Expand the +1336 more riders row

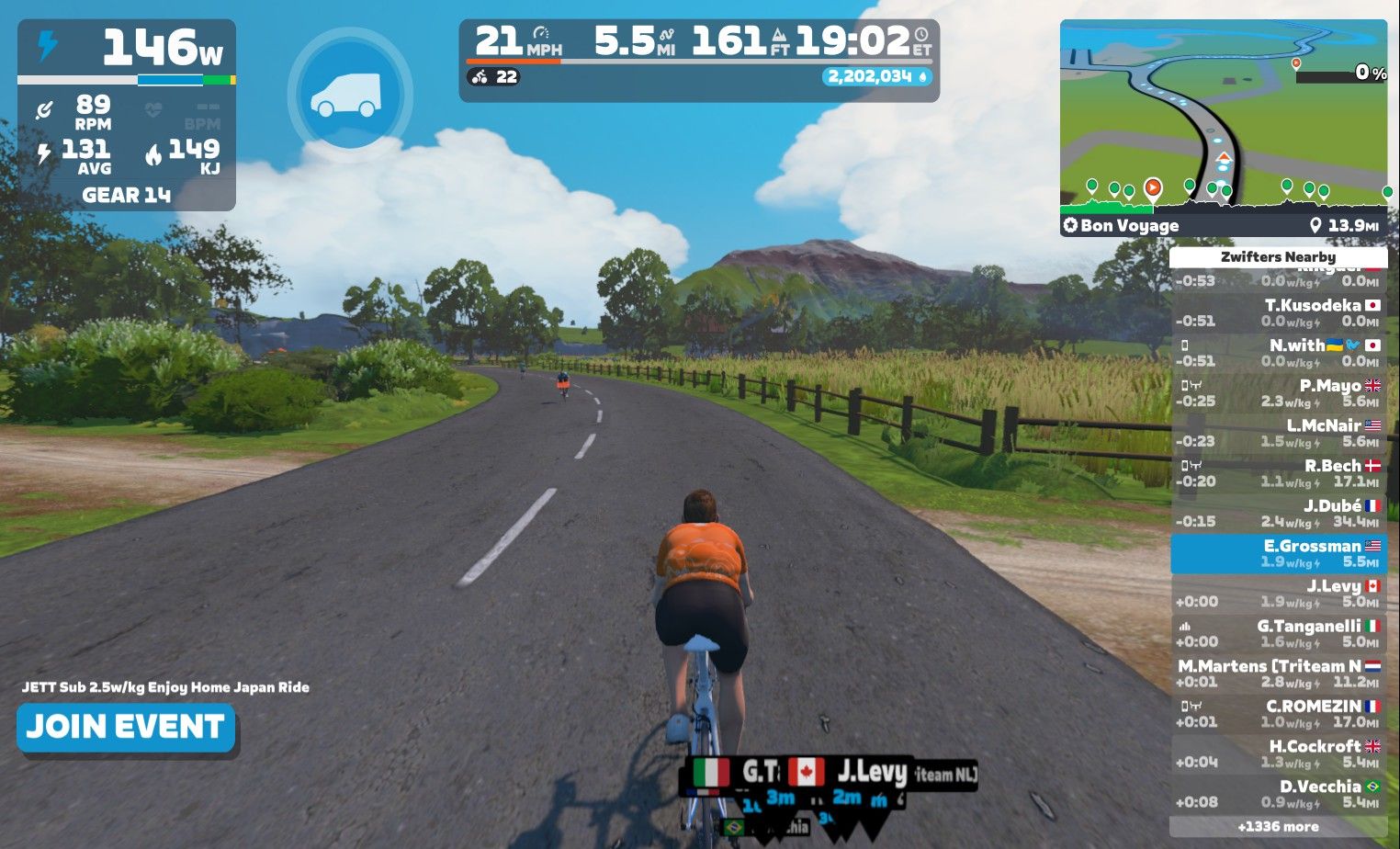pos(1278,827)
